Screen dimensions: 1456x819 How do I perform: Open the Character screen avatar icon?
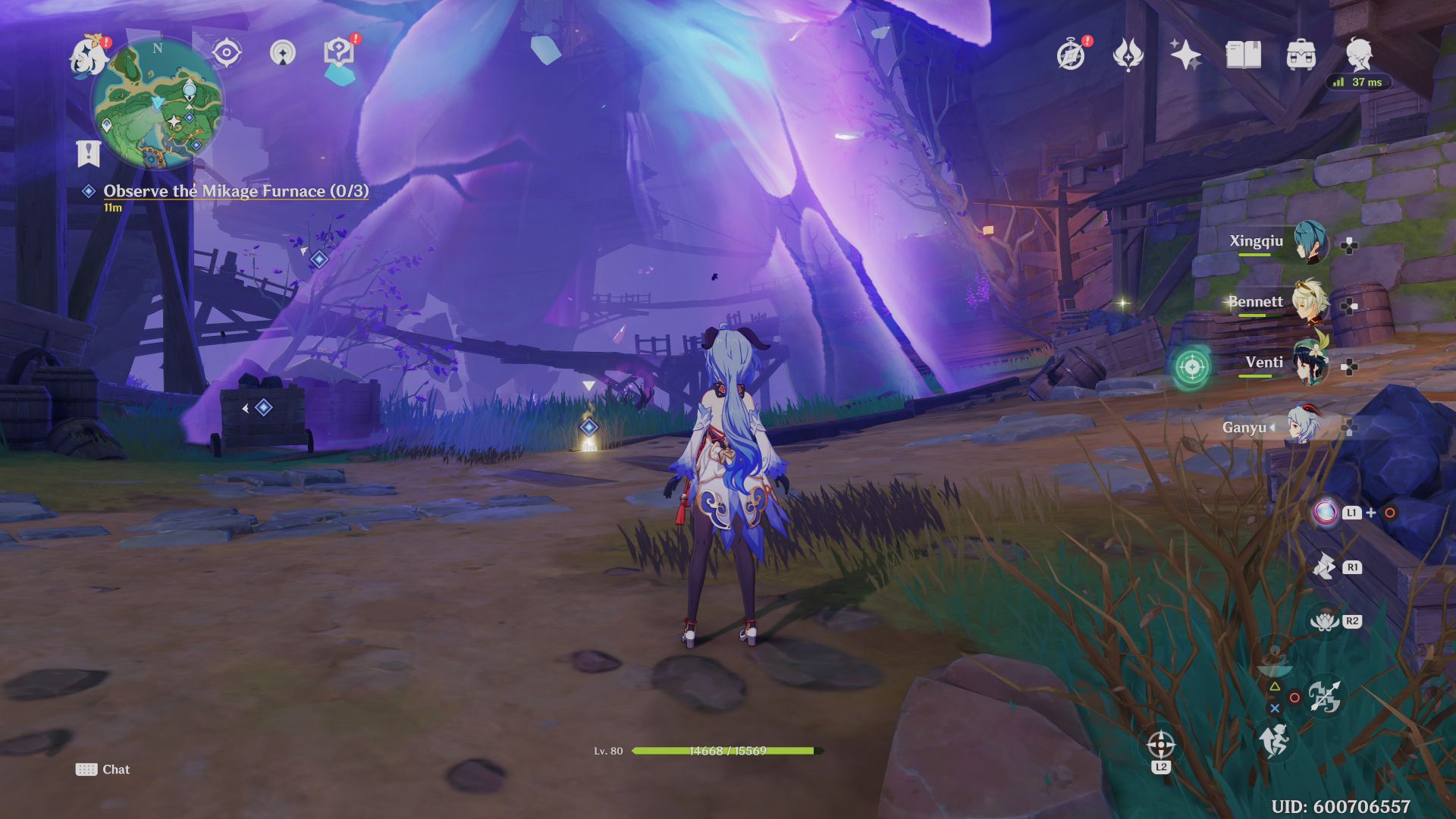(1360, 53)
